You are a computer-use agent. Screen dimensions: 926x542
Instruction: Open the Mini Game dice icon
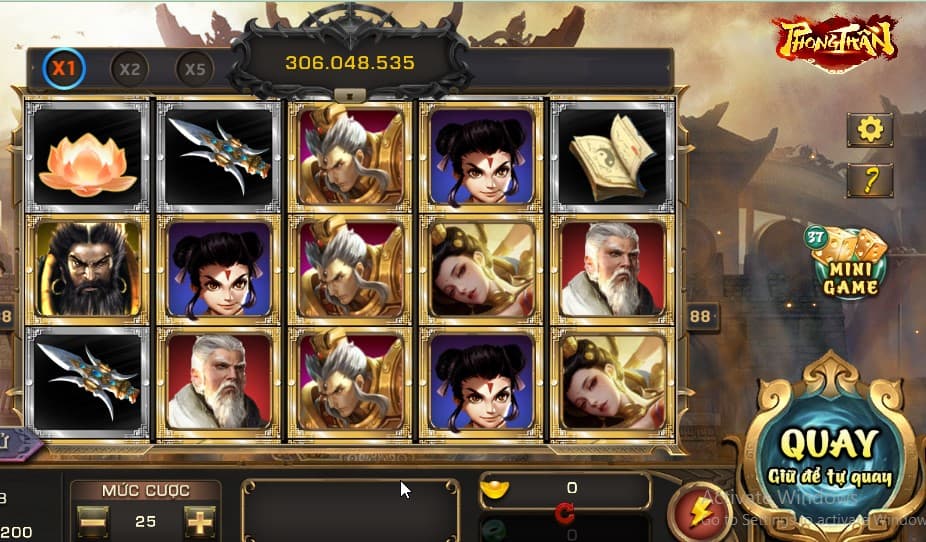(x=849, y=264)
